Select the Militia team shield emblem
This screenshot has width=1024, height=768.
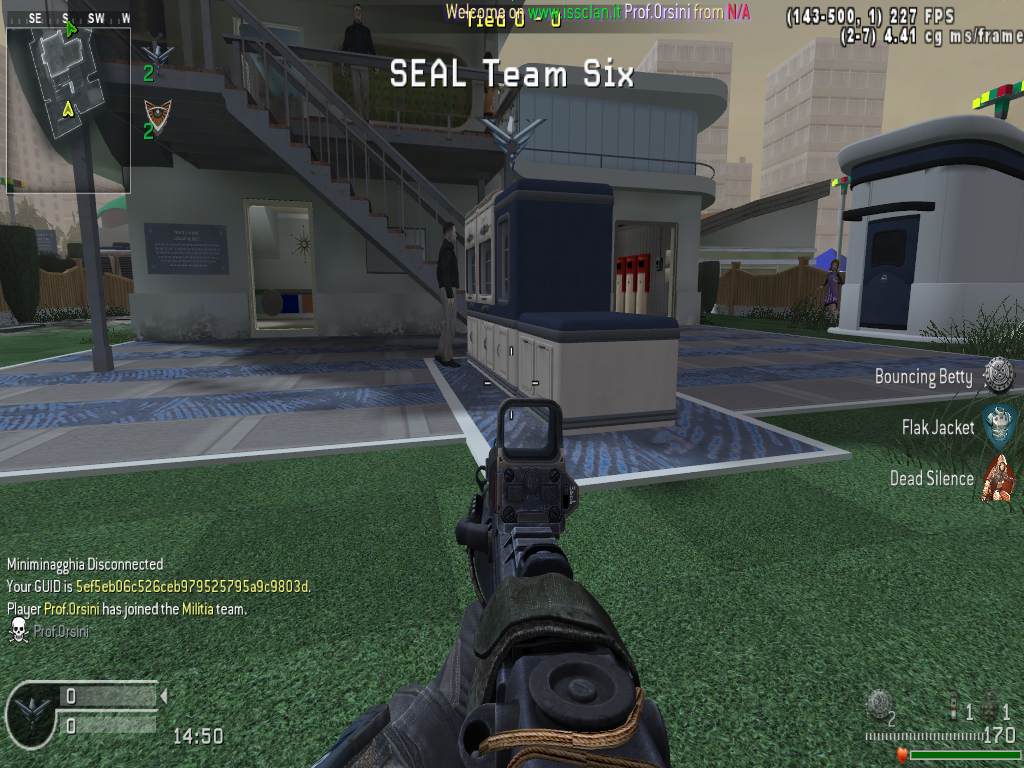coord(155,112)
